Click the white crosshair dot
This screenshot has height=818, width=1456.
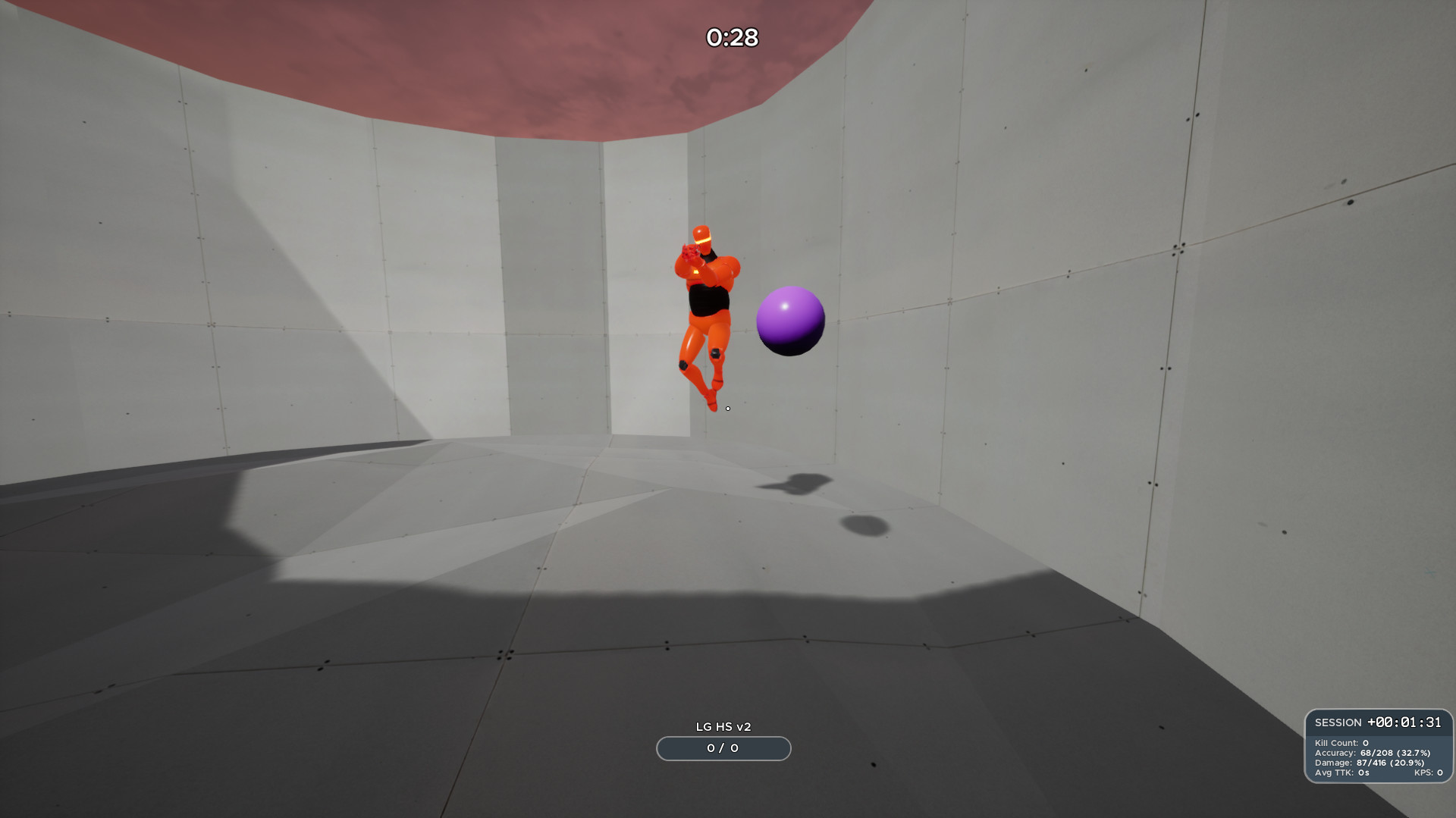pos(728,408)
